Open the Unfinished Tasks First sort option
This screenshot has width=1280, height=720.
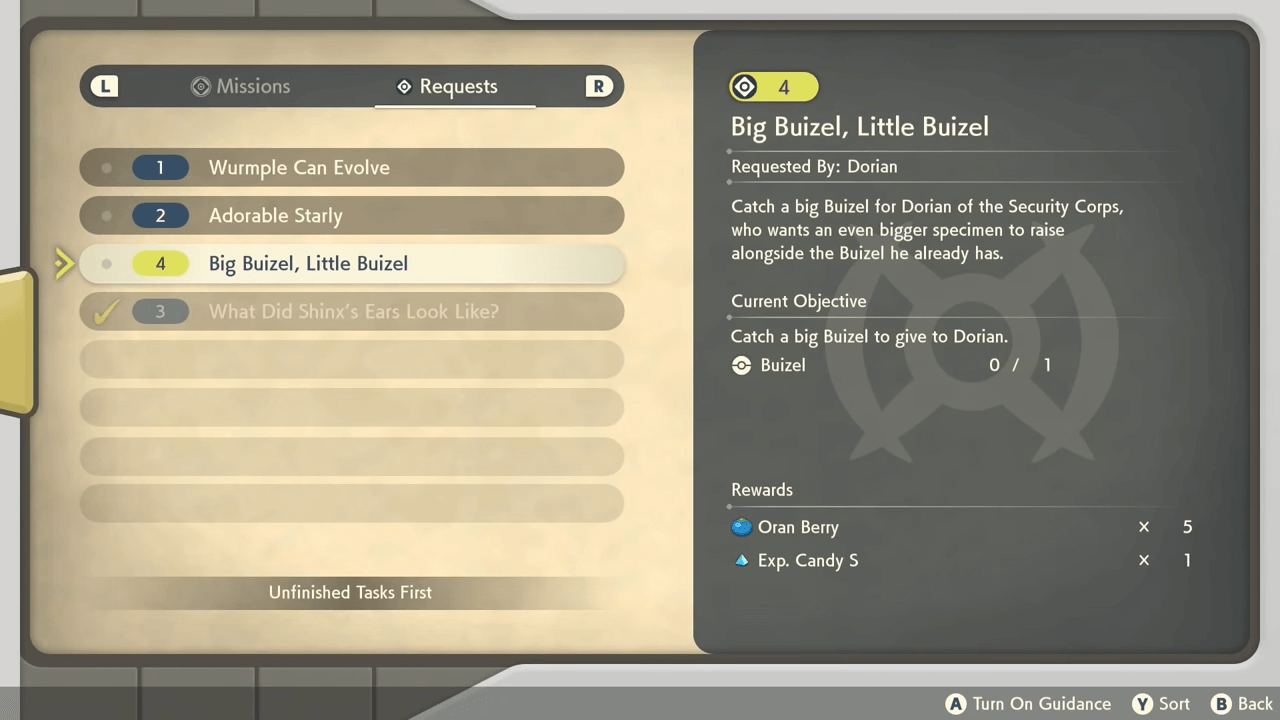[x=350, y=592]
